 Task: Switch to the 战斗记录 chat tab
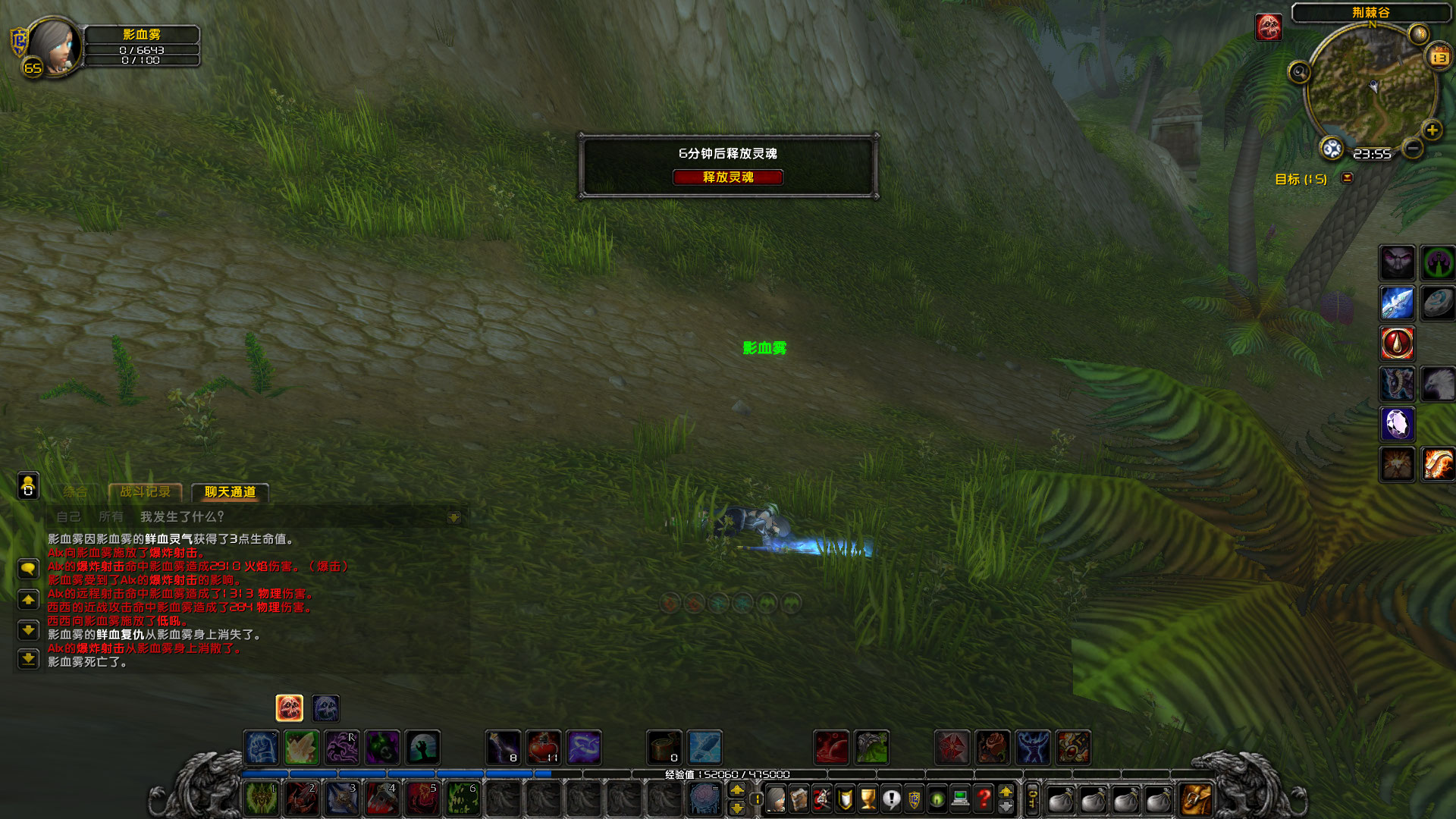146,492
